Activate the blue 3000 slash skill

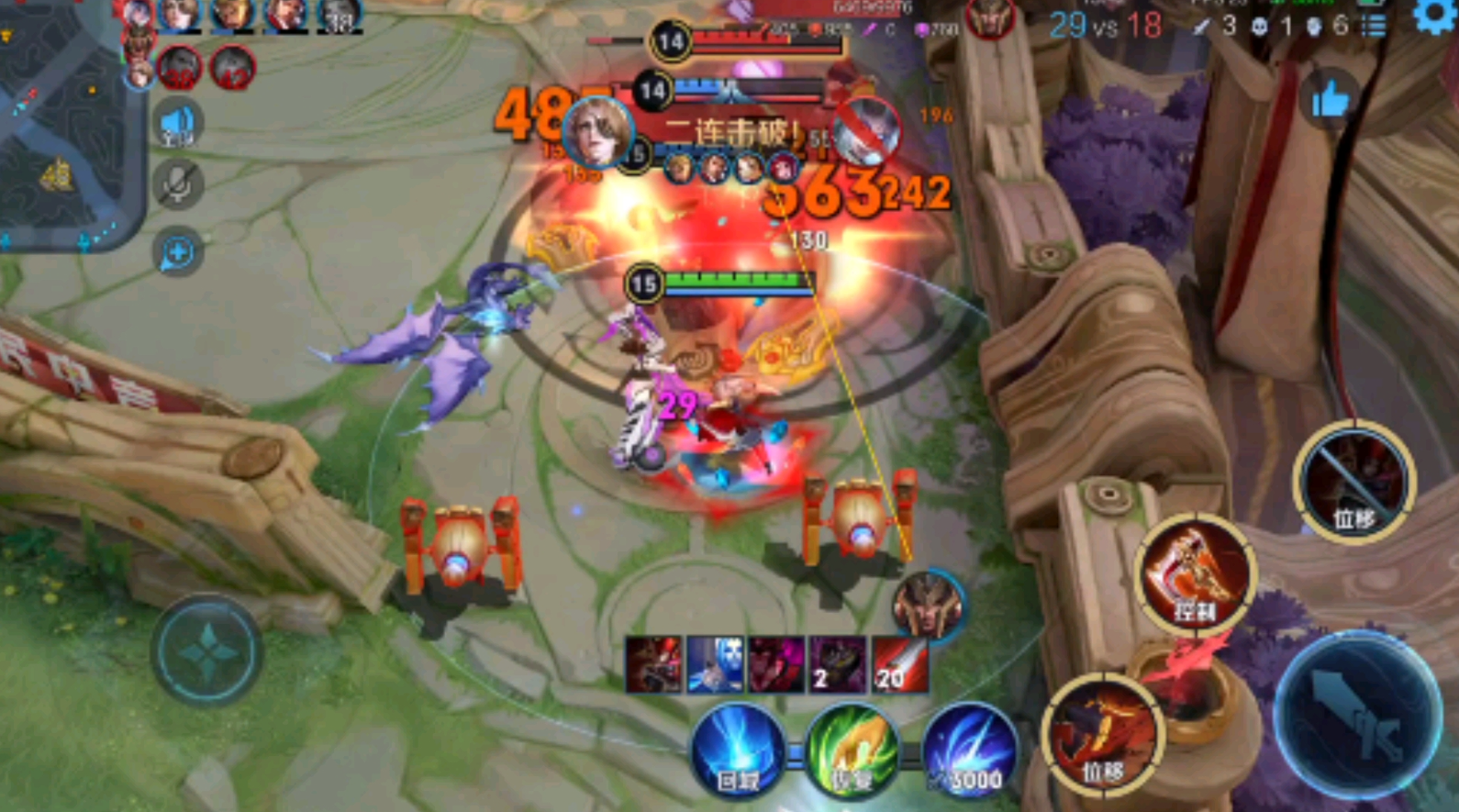point(969,752)
